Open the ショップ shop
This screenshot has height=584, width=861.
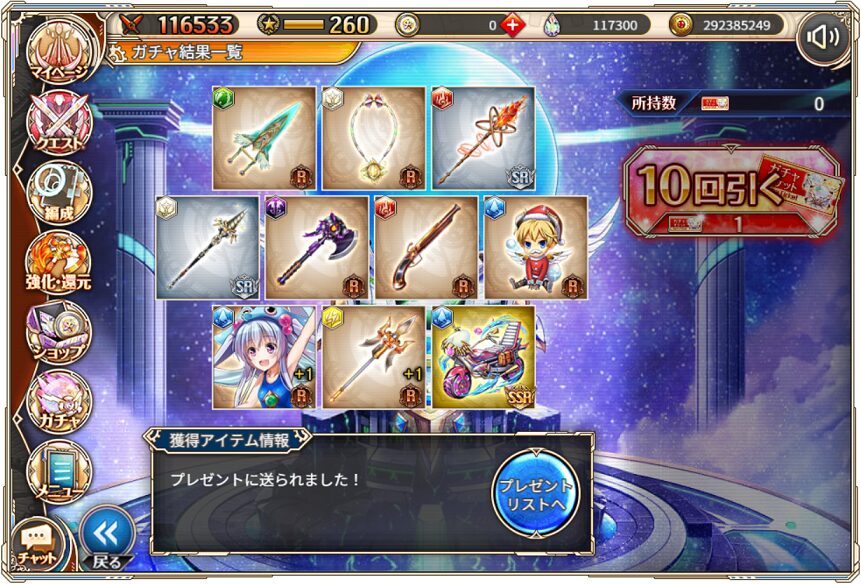(x=58, y=331)
